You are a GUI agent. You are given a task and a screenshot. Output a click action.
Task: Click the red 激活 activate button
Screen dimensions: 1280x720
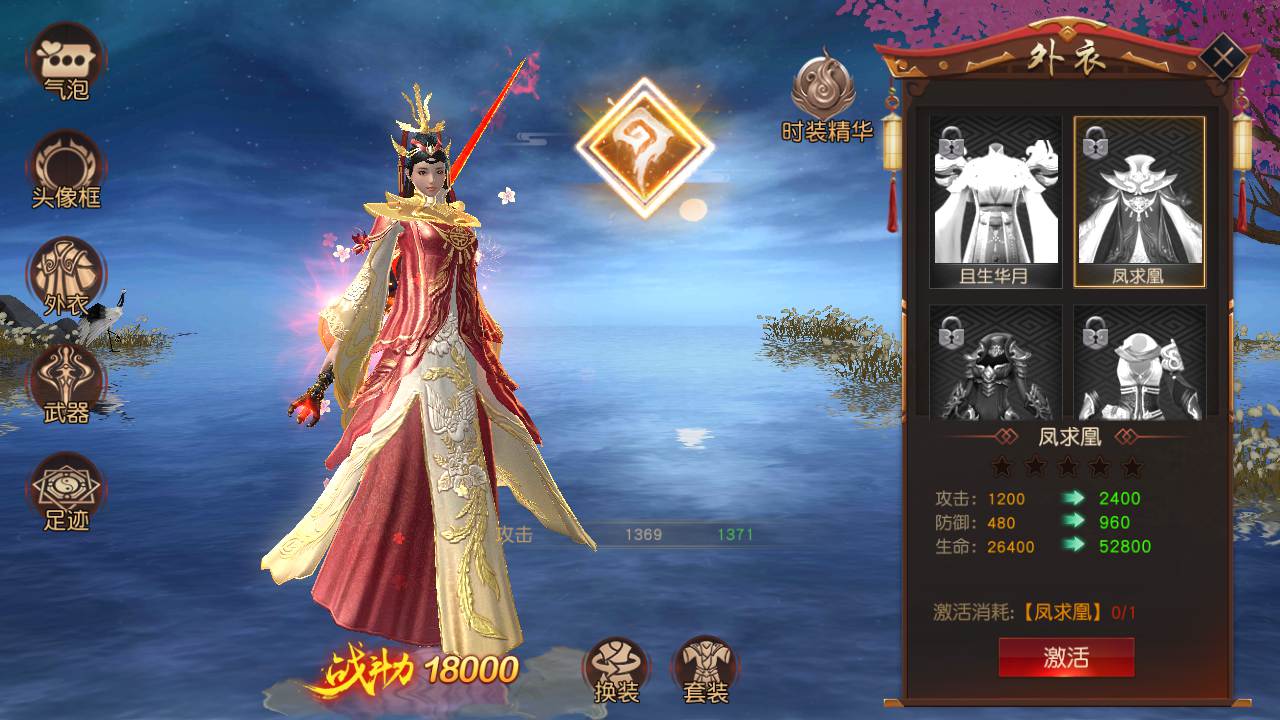pyautogui.click(x=1066, y=657)
